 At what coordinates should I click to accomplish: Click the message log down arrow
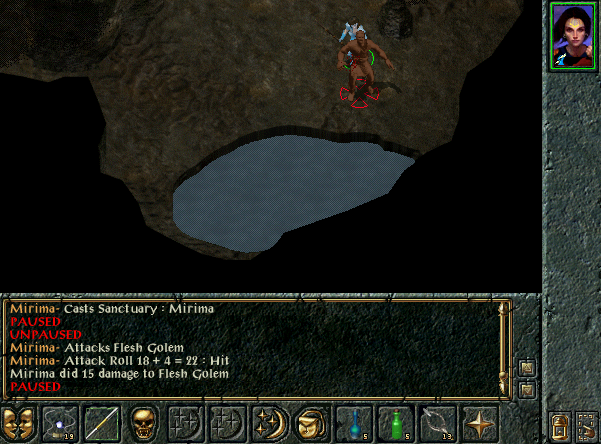pos(527,388)
